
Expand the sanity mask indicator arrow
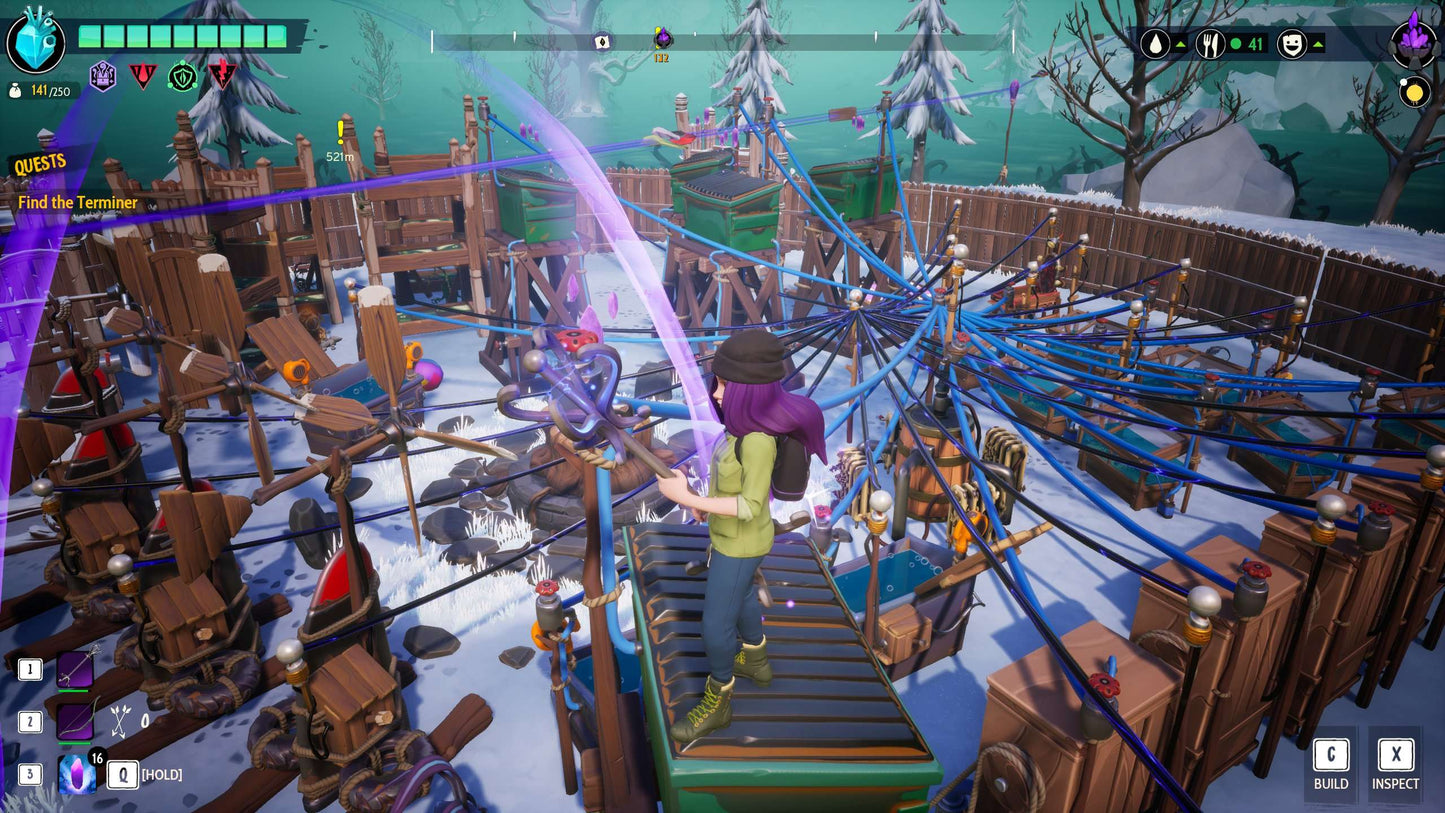tap(1320, 44)
